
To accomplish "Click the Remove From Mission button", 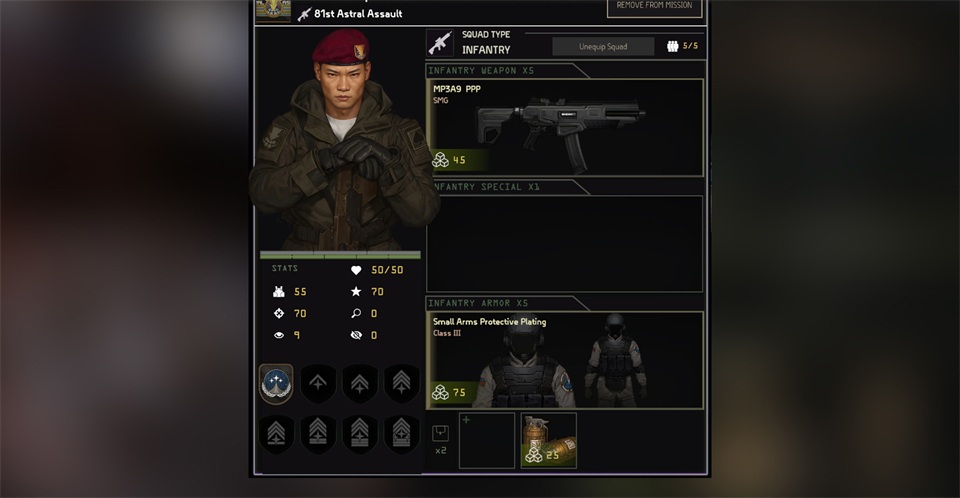I will (654, 7).
